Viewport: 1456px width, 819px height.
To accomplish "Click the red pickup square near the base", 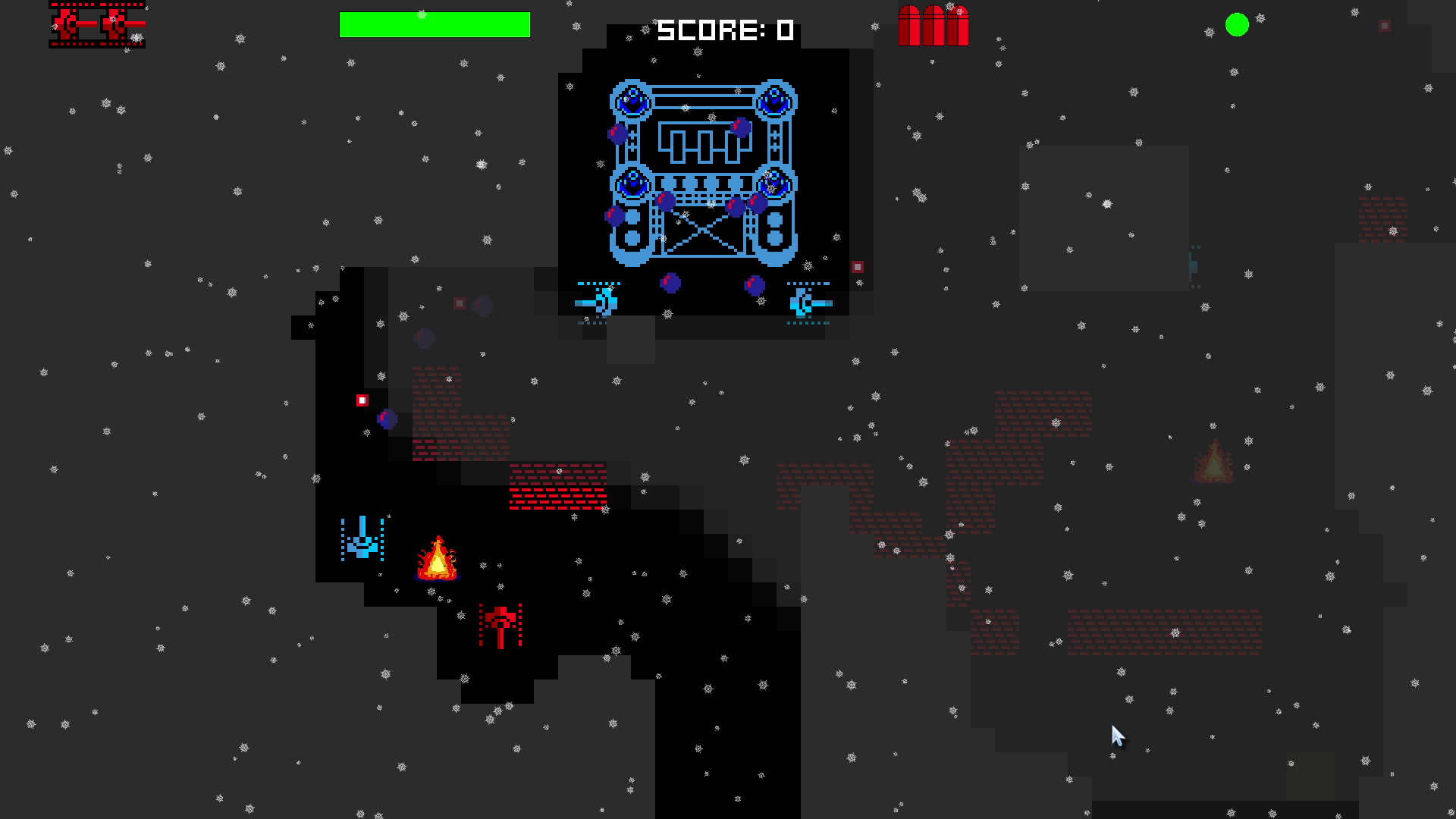I will click(x=859, y=266).
